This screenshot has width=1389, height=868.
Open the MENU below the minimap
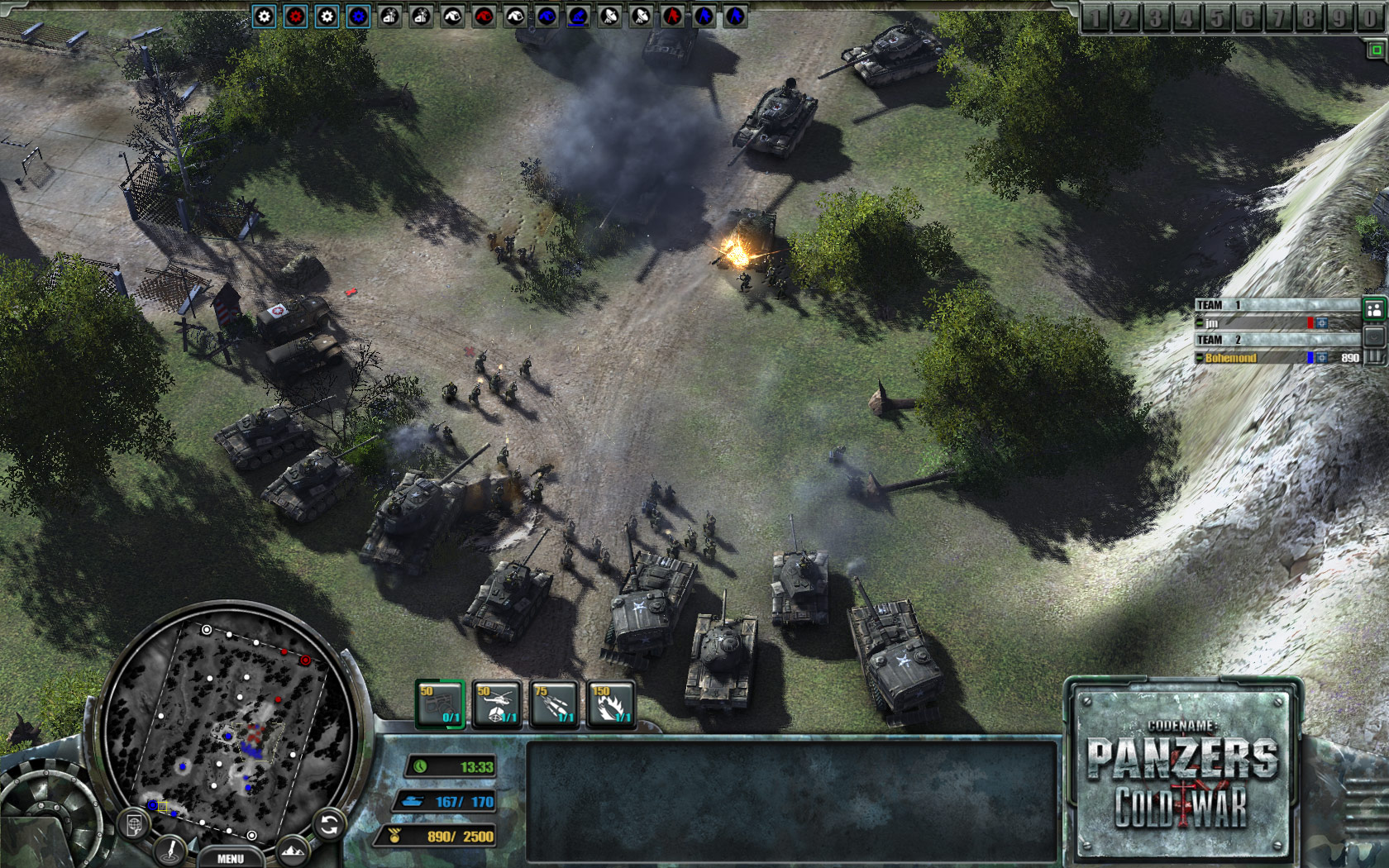pos(231,858)
